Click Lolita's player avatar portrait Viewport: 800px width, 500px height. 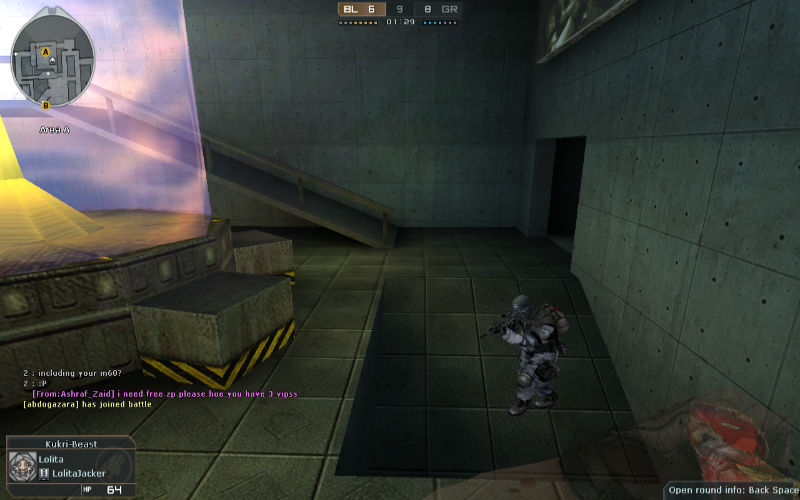click(22, 467)
